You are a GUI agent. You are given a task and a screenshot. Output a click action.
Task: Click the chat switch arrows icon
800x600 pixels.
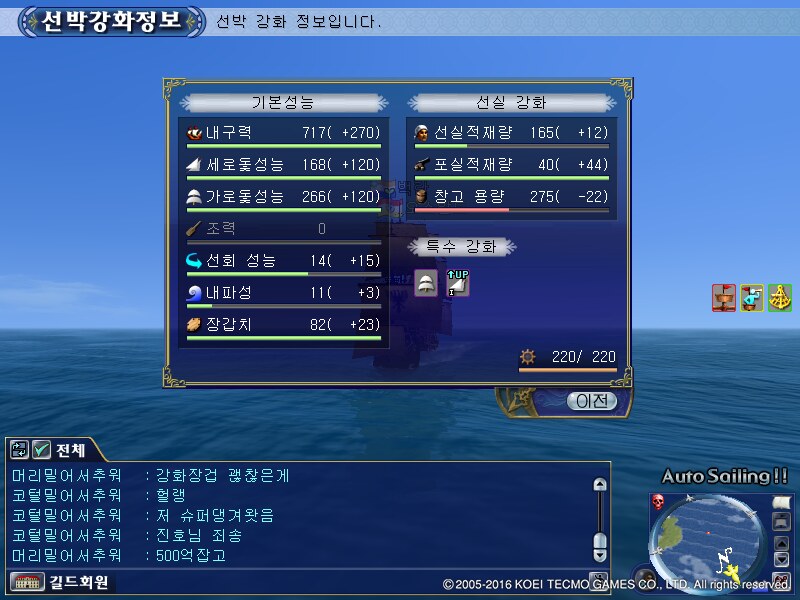[x=19, y=449]
